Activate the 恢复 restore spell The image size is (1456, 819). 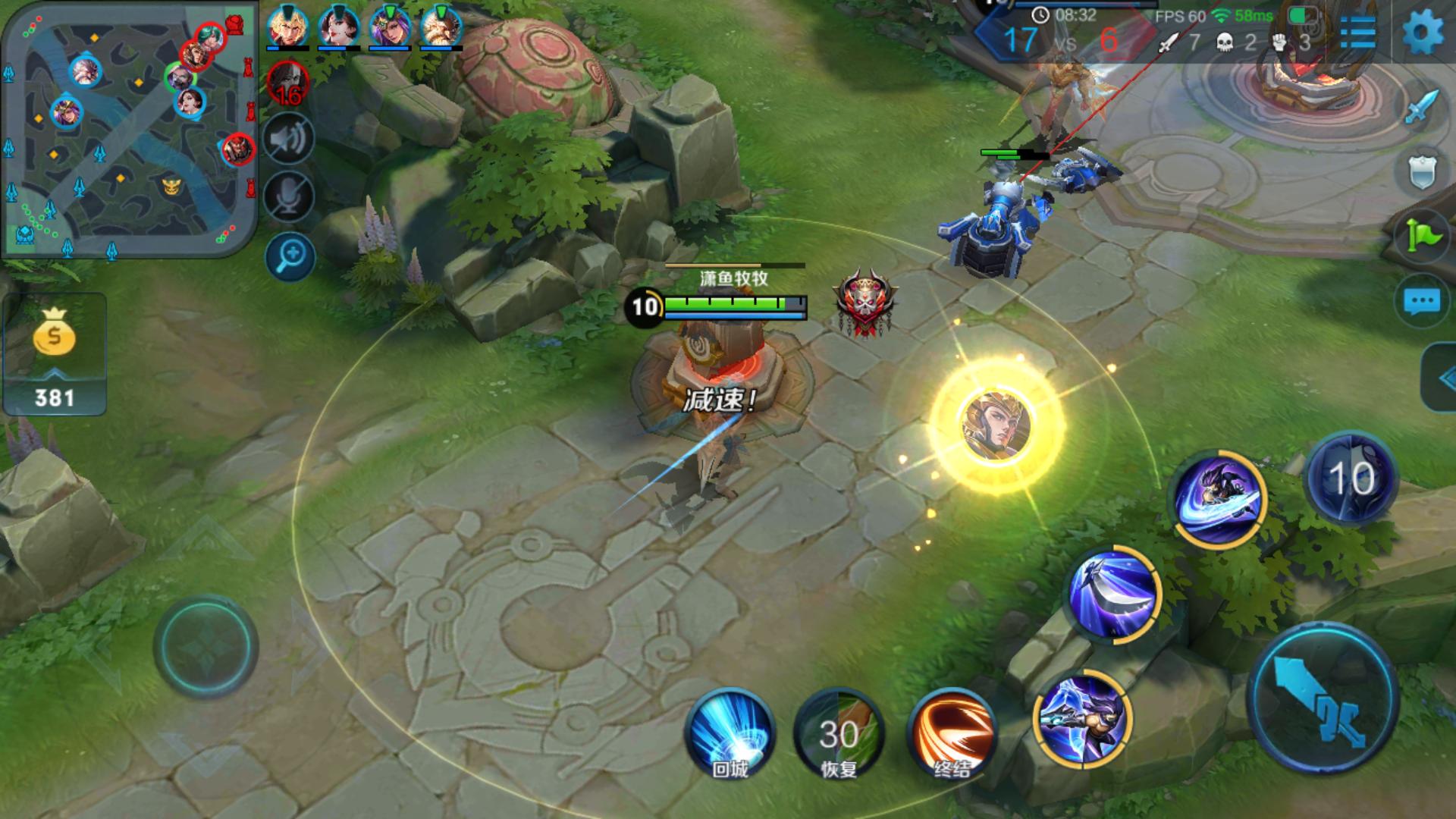[839, 733]
